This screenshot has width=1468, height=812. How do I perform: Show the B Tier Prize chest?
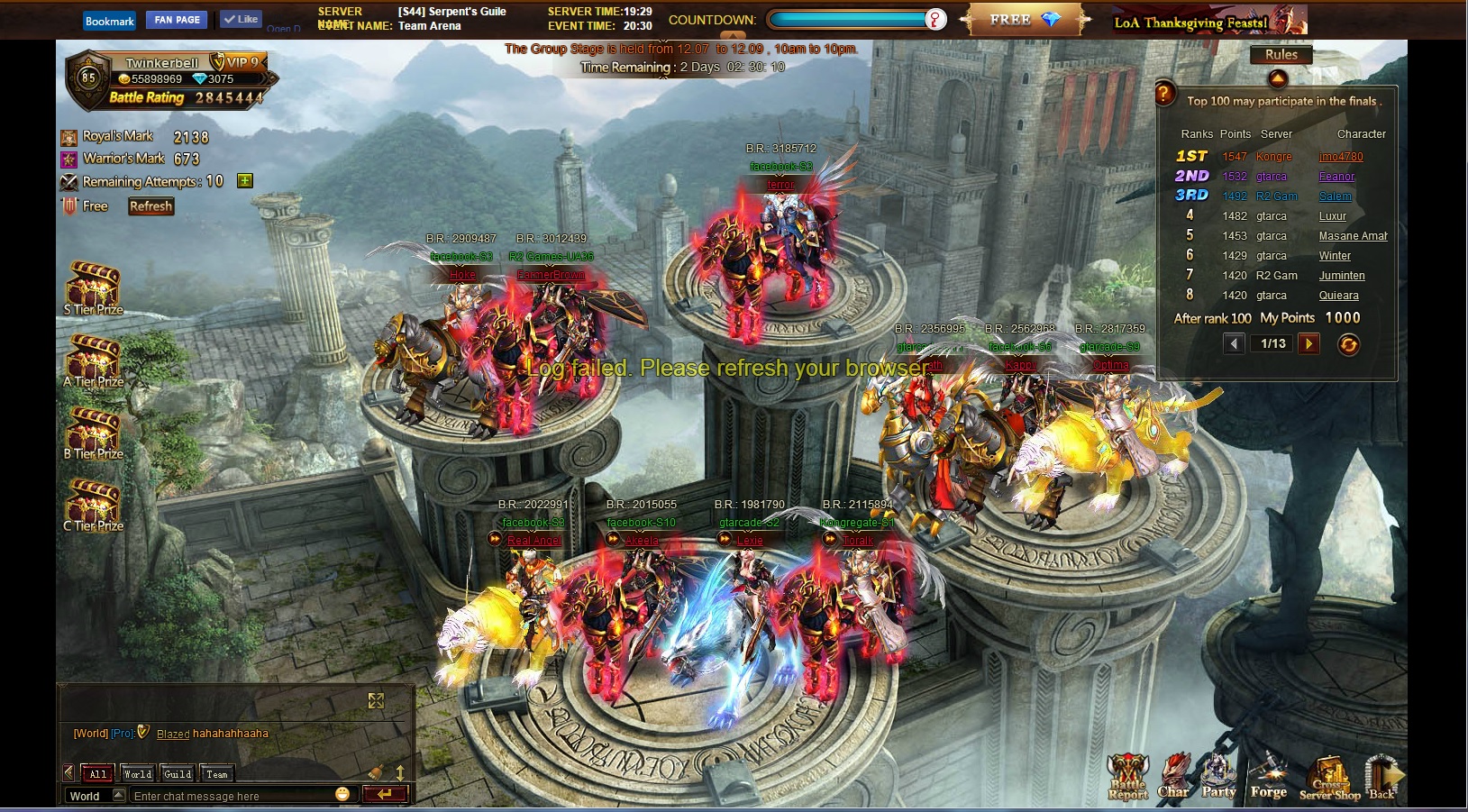(93, 432)
